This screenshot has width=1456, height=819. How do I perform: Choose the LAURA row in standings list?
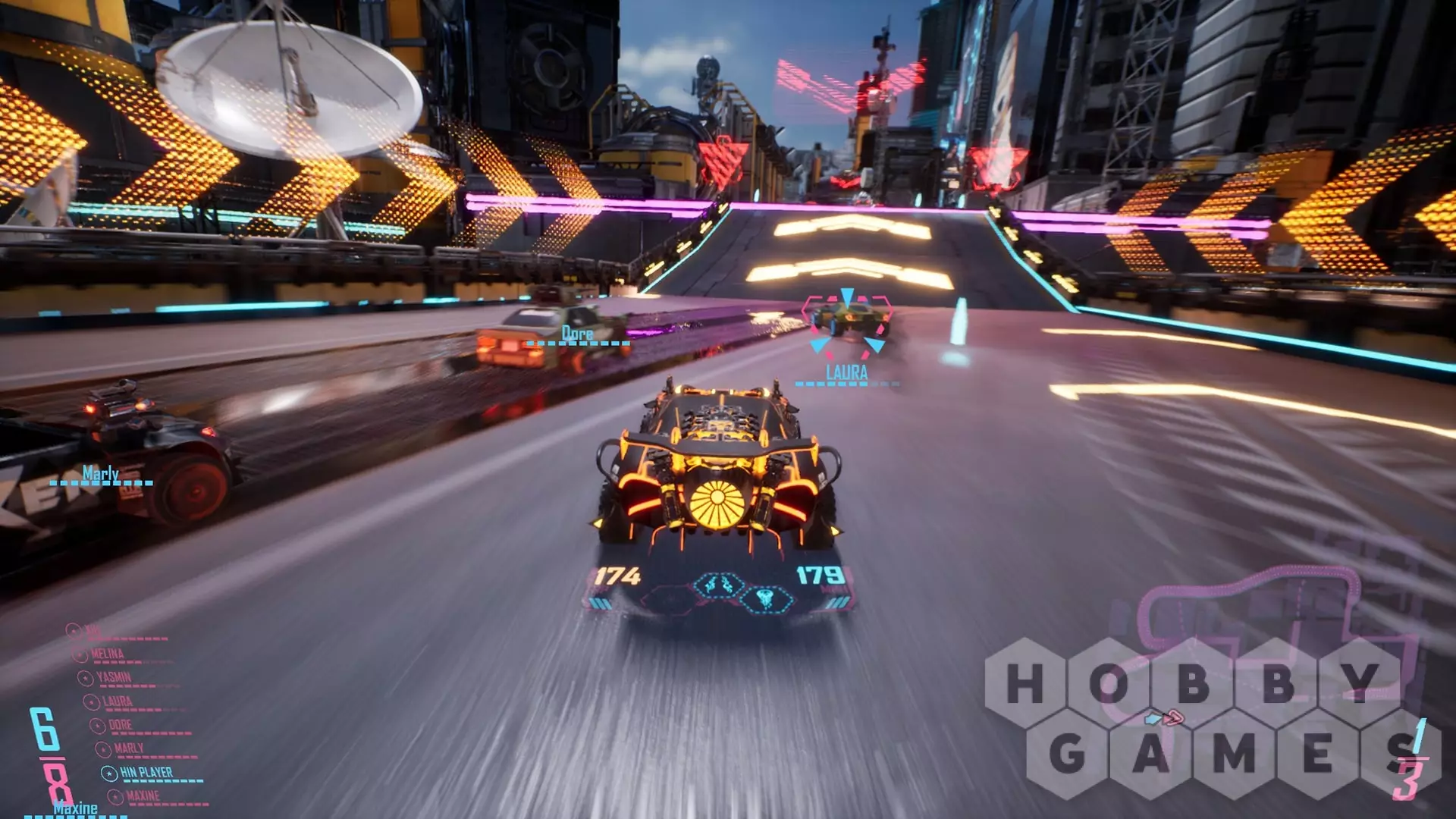click(118, 701)
